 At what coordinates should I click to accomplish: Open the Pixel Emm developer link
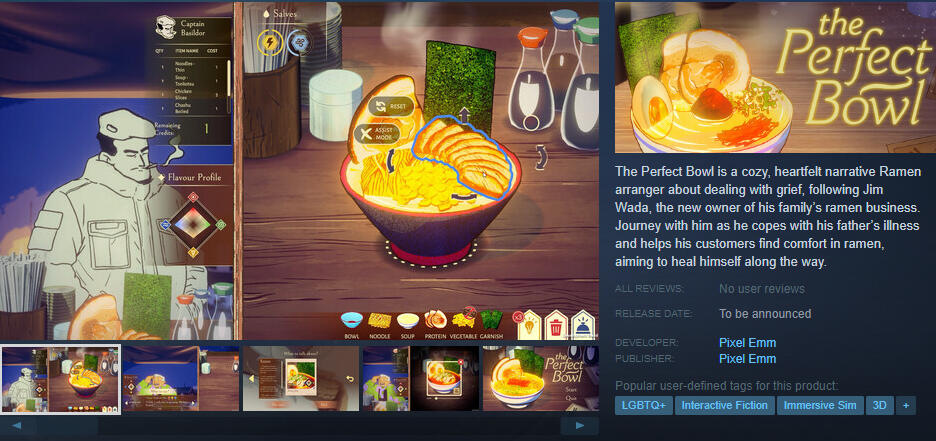click(747, 343)
